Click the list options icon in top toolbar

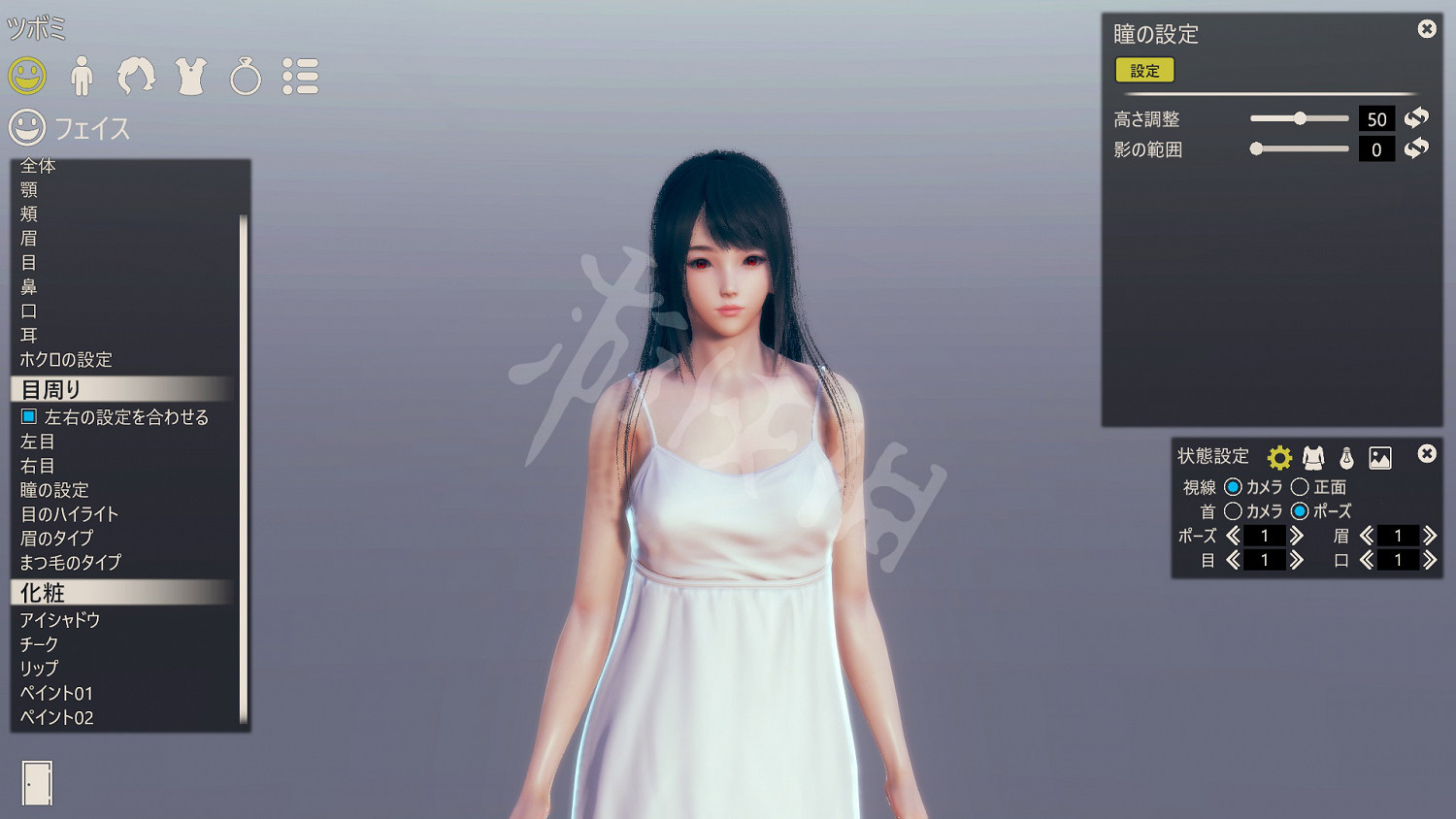(302, 76)
